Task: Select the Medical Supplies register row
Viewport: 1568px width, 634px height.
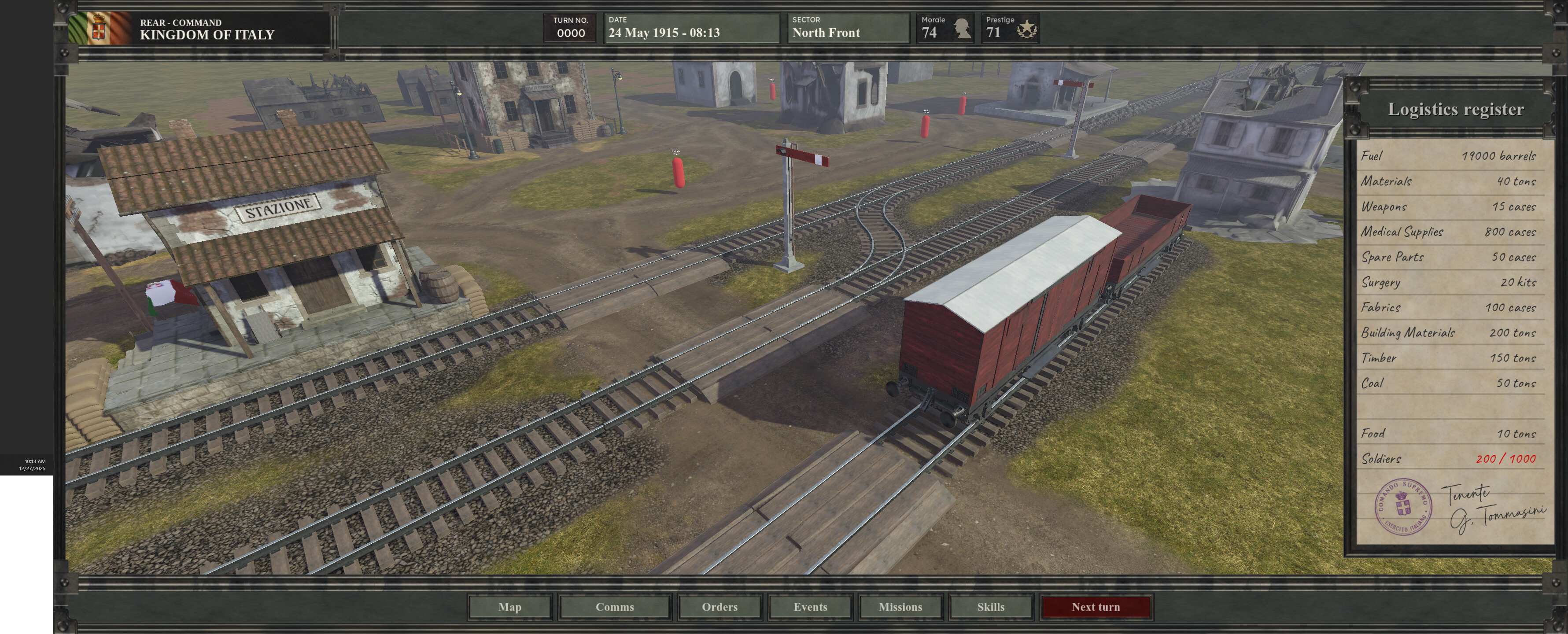Action: [x=1449, y=232]
